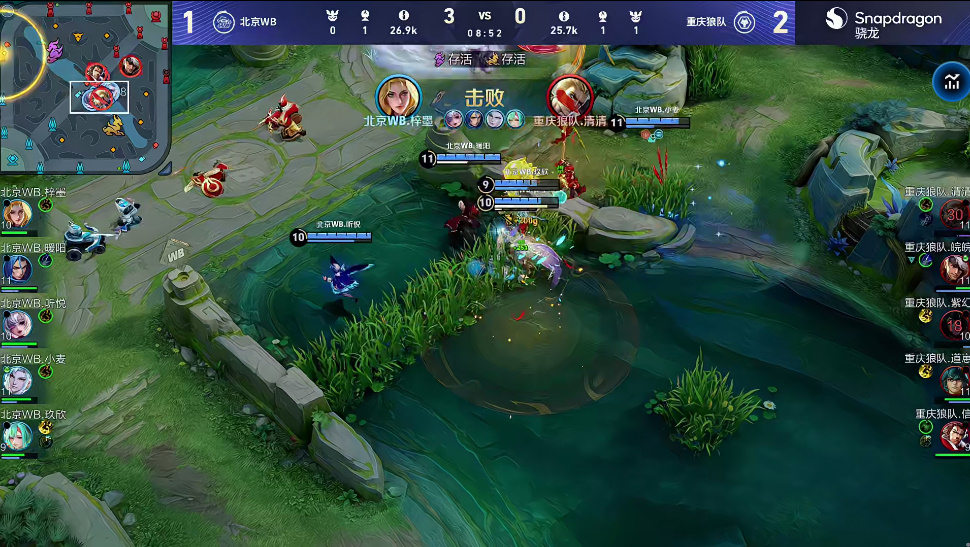
Task: Select 北京WB.小麦's hero portrait
Action: 17,380
